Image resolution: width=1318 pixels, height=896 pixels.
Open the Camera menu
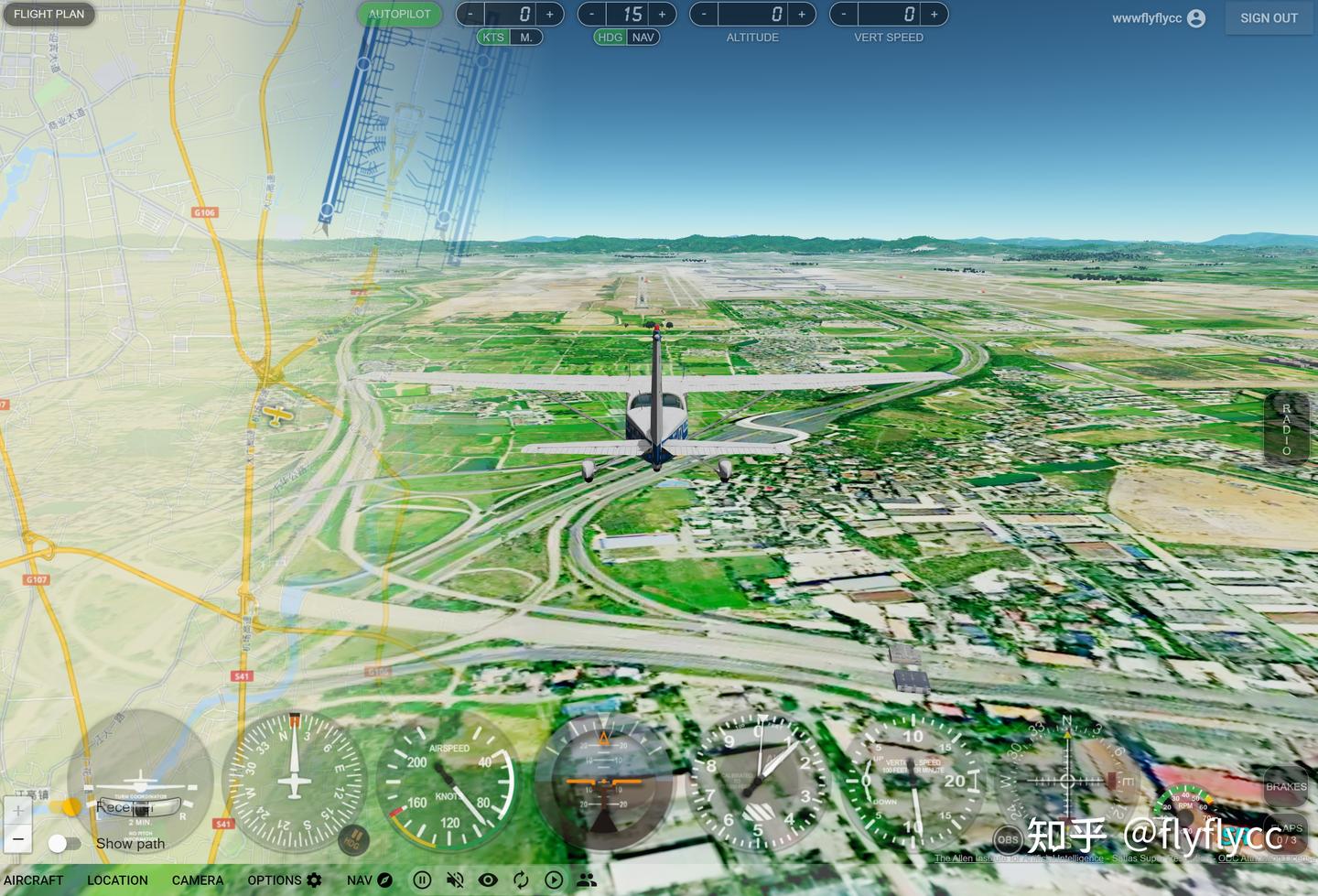(x=198, y=880)
